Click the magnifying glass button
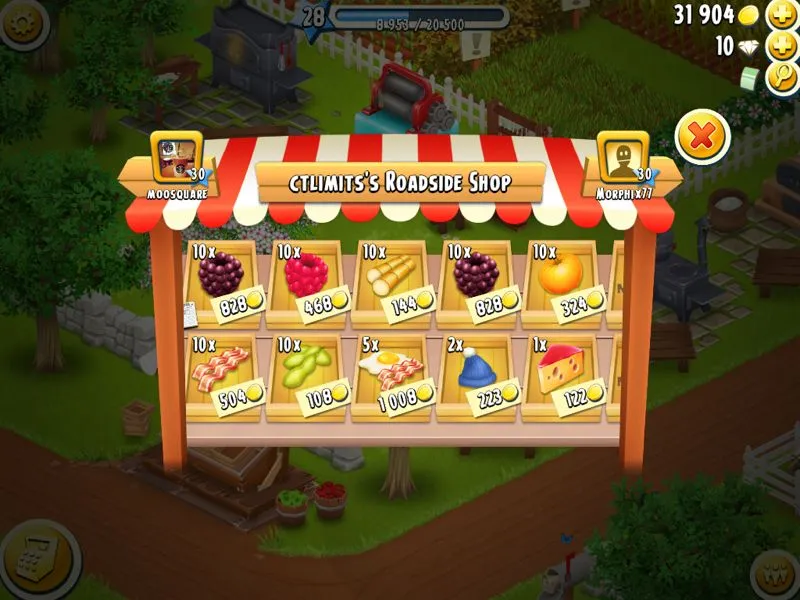The width and height of the screenshot is (800, 600). [781, 77]
